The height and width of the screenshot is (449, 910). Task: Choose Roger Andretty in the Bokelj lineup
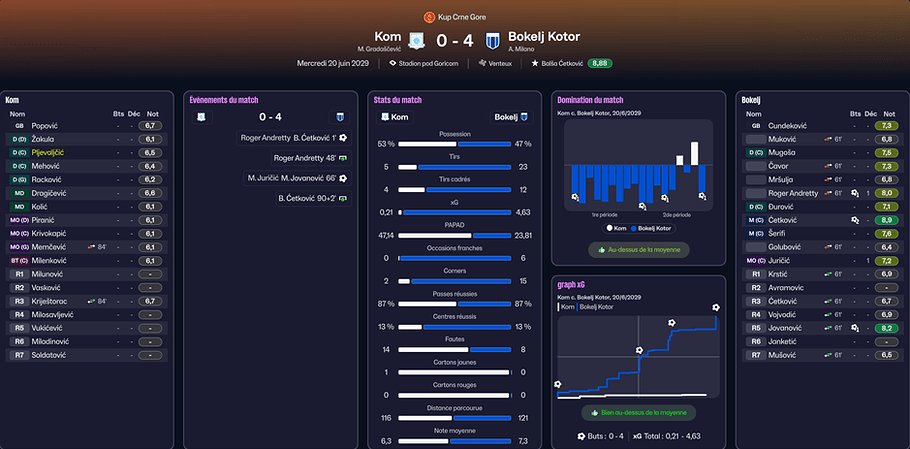click(795, 193)
